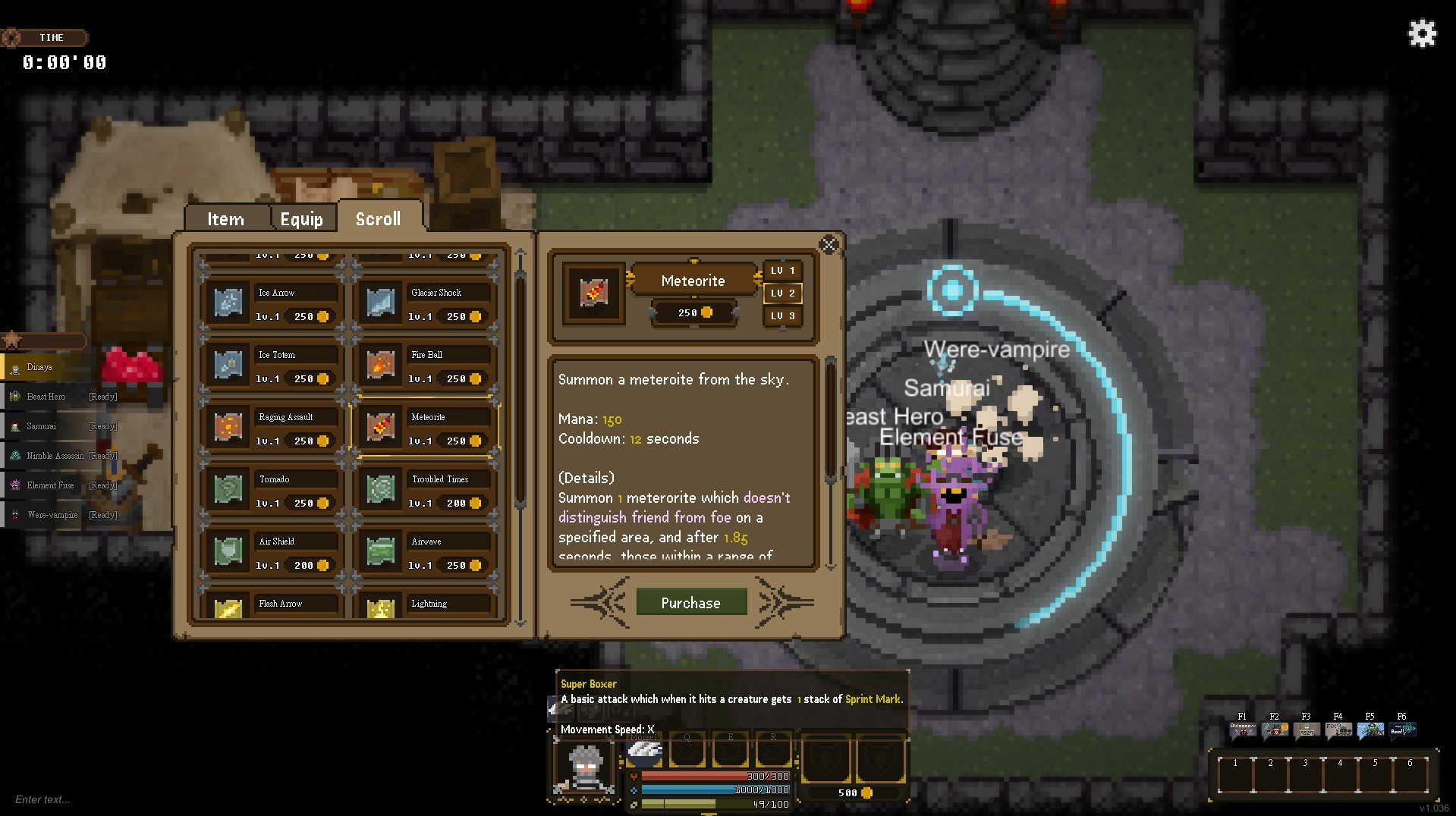Viewport: 1456px width, 816px height.
Task: Choose LV 3 for the Meteorite scroll
Action: click(x=782, y=315)
